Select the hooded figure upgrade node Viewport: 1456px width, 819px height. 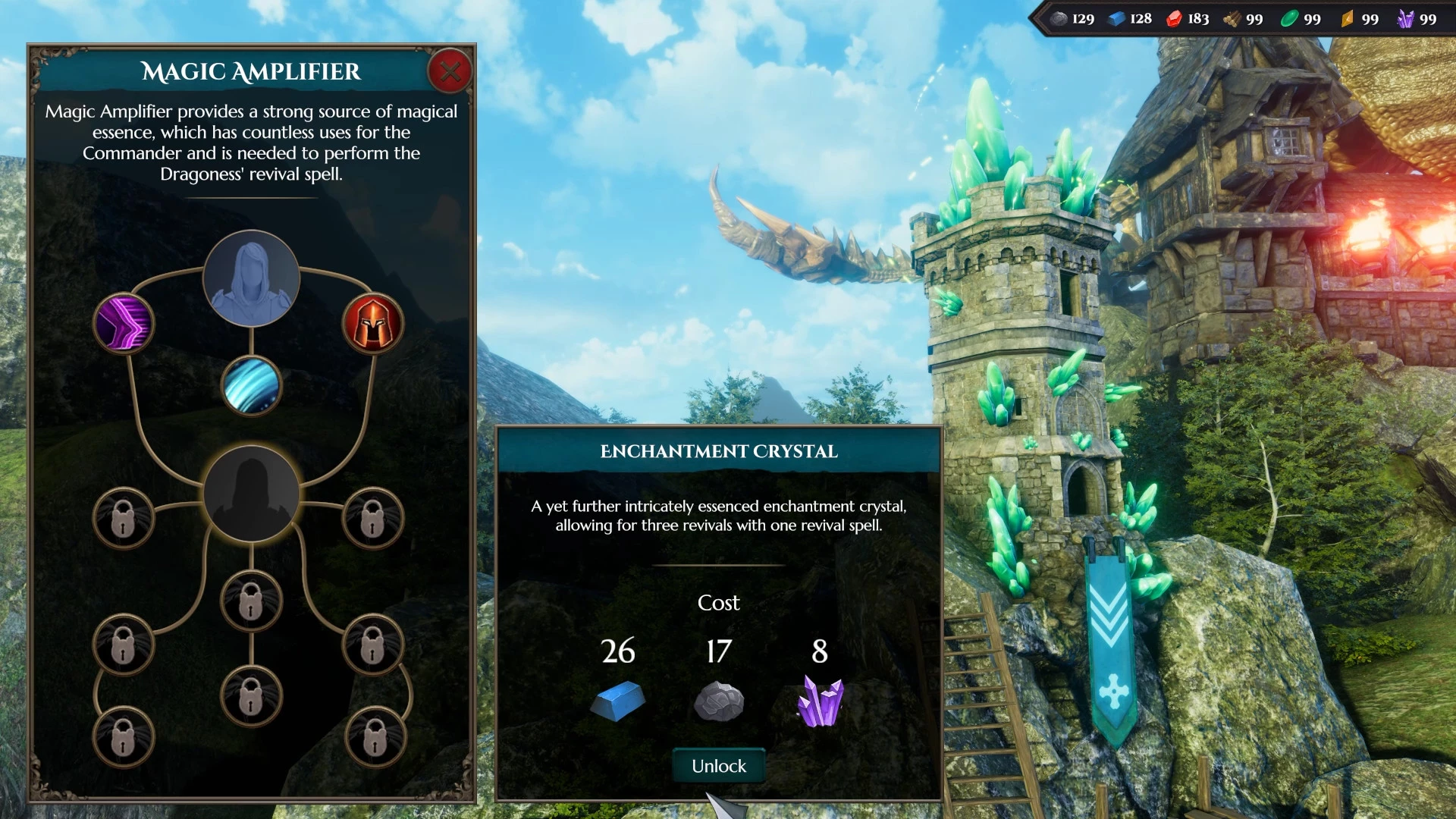(251, 279)
